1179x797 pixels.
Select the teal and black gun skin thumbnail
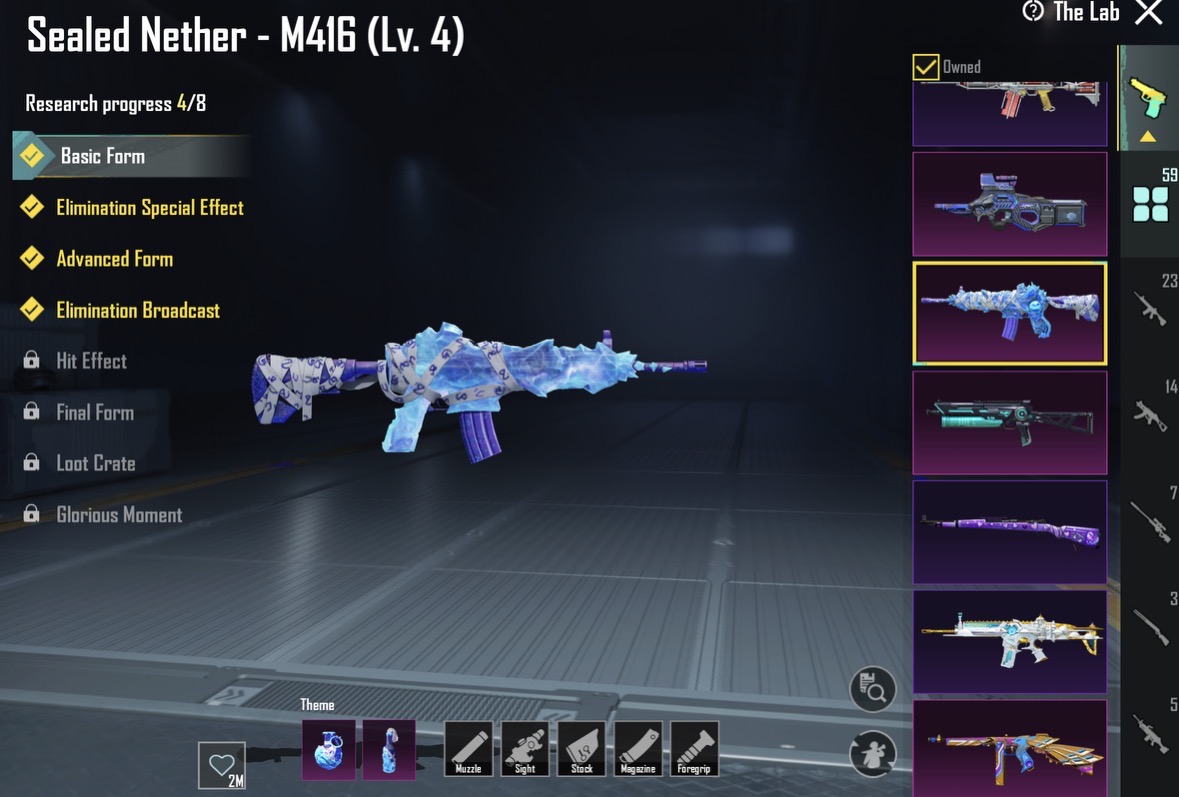point(1009,423)
